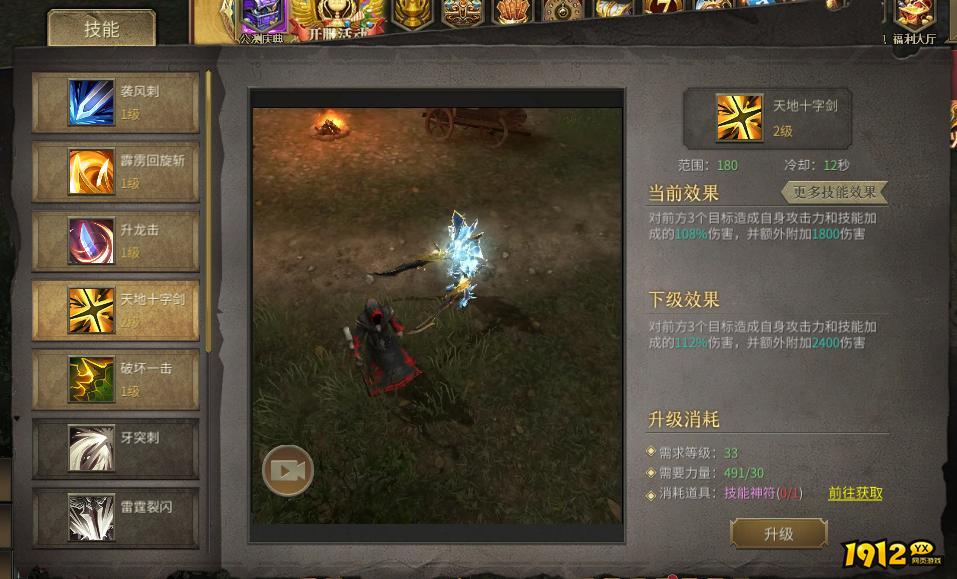Pick the 破坏一击 skill from the list
The width and height of the screenshot is (957, 579).
pos(115,379)
